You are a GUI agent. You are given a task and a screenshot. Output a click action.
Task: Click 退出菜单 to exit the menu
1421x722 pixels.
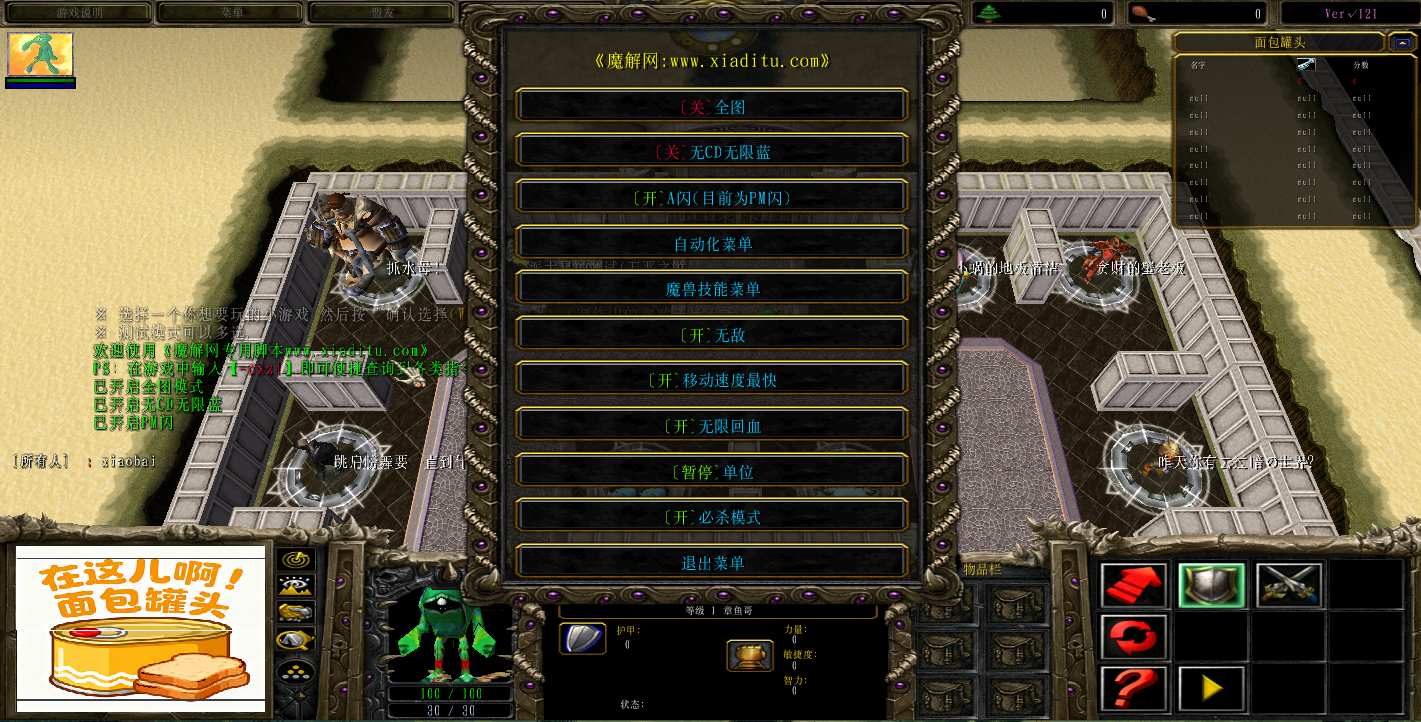click(711, 563)
